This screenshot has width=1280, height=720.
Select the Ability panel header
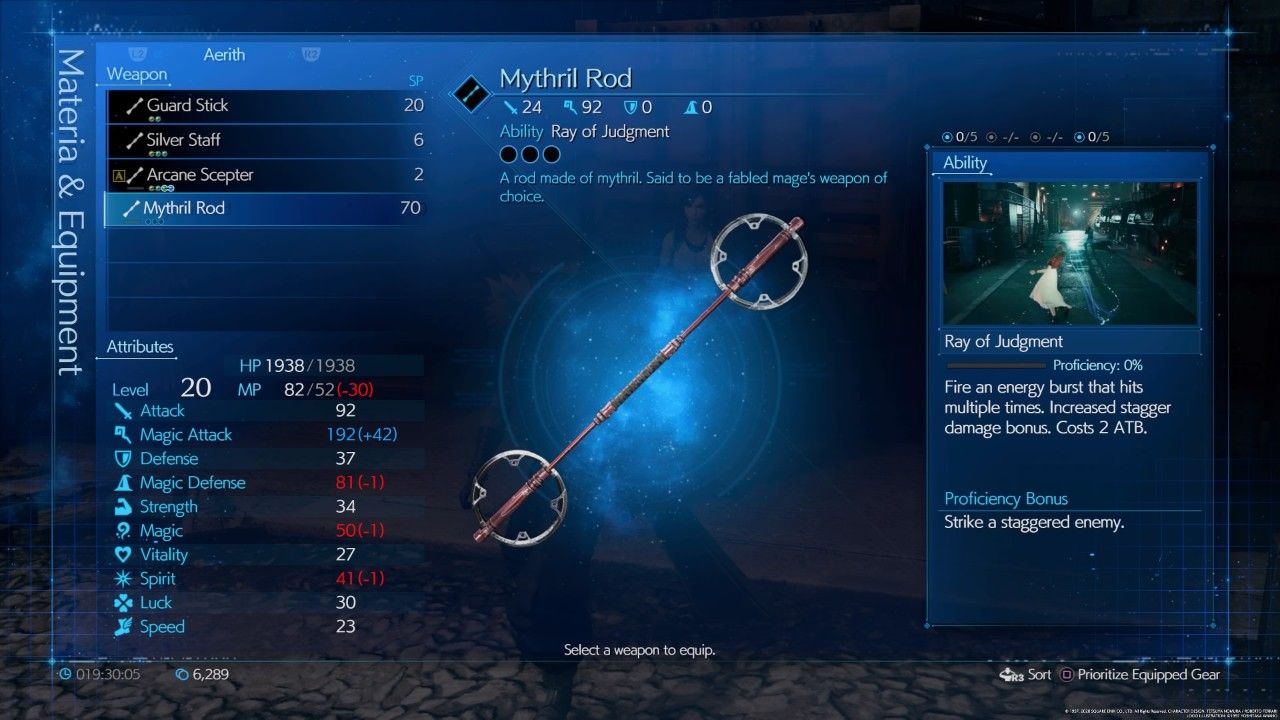tap(965, 163)
